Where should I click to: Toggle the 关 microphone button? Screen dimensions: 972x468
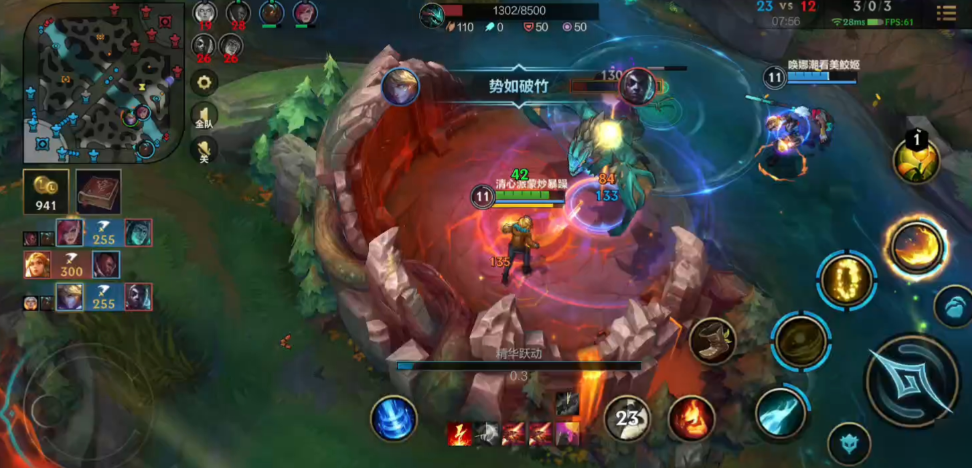pos(205,150)
